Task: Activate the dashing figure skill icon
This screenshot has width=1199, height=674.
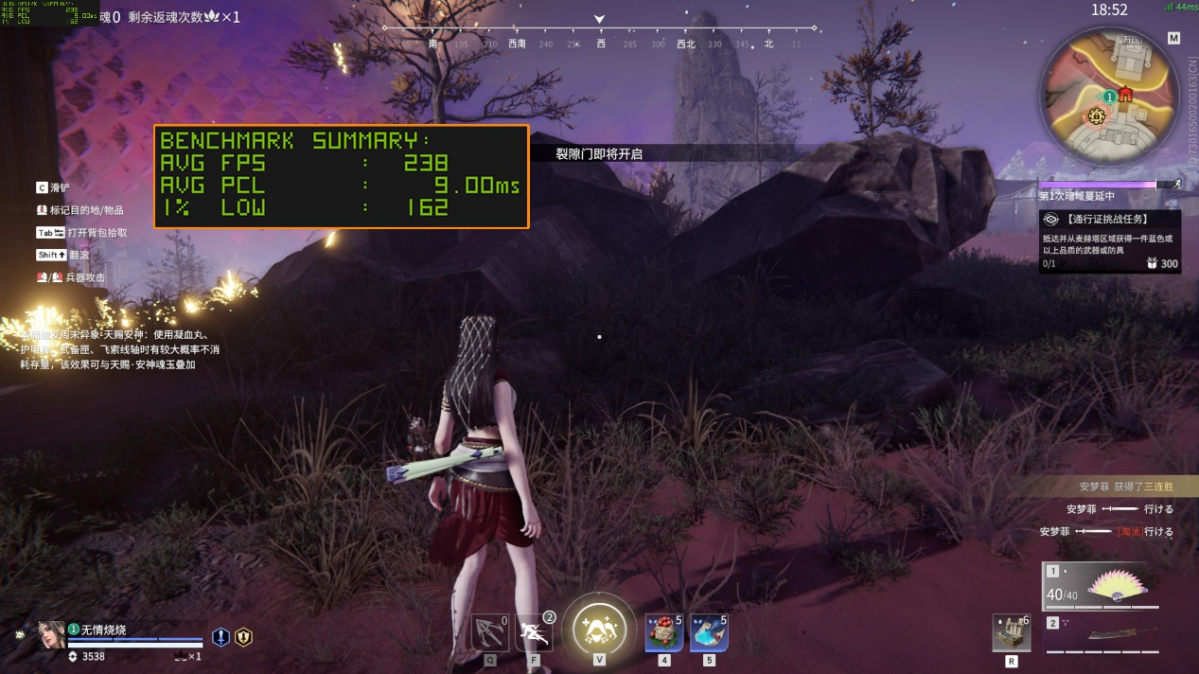Action: click(x=535, y=633)
